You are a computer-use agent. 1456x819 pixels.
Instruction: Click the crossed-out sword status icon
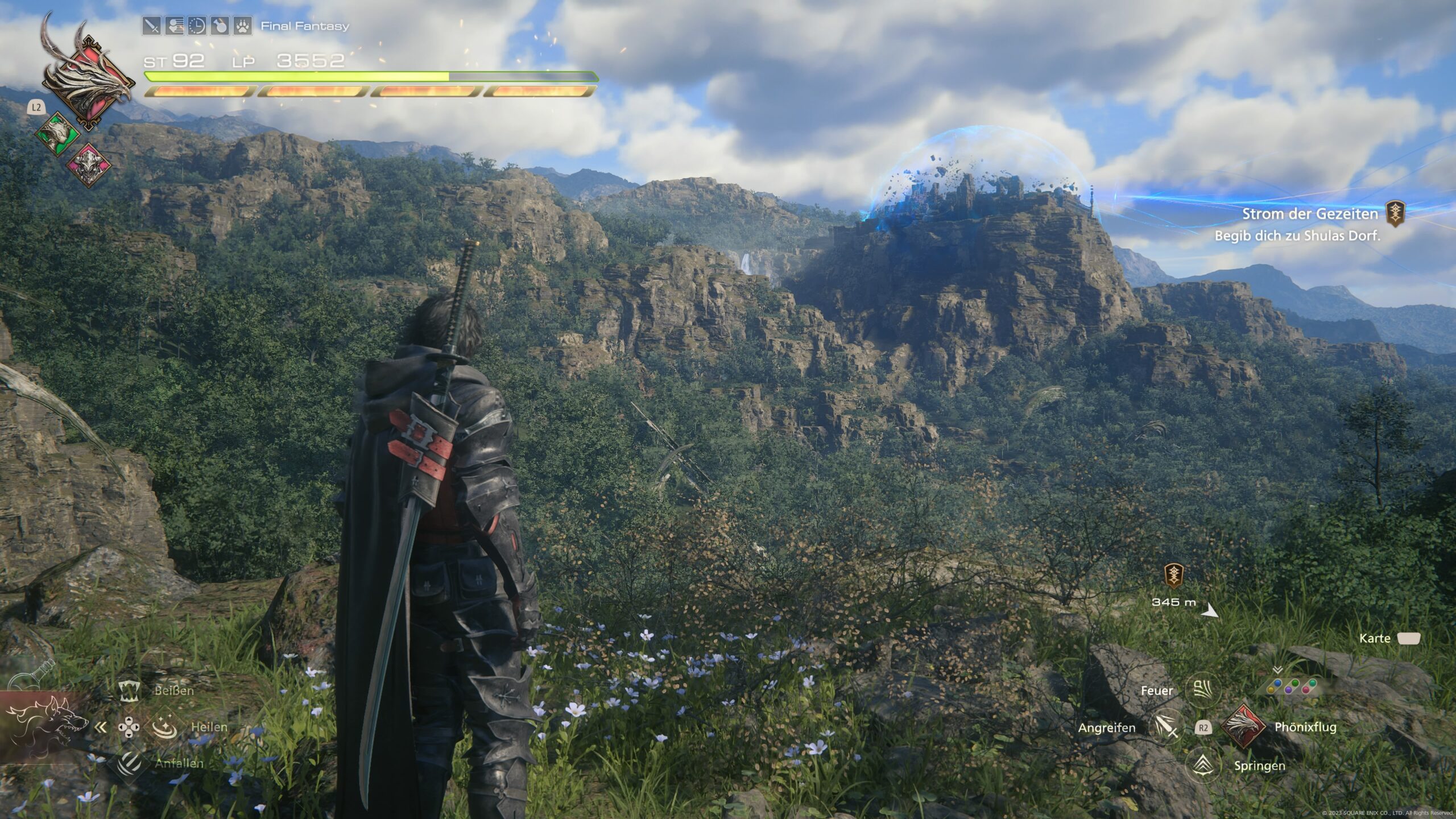point(152,26)
